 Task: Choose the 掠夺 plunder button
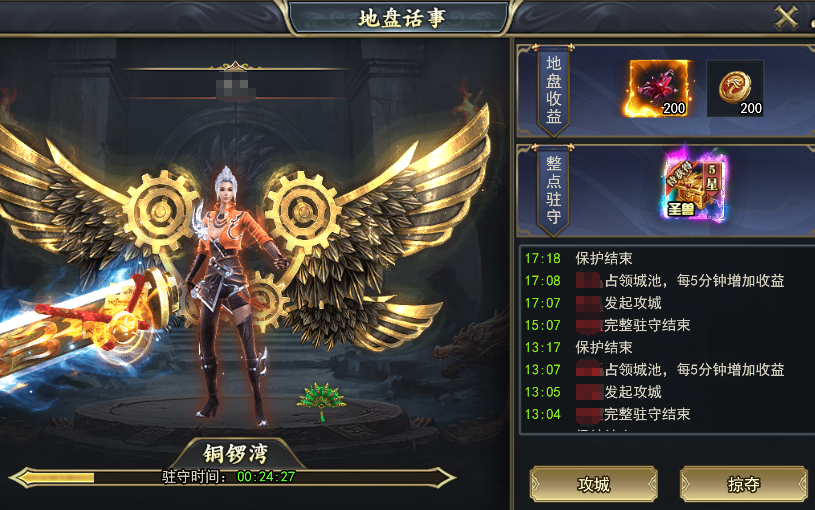(x=743, y=484)
